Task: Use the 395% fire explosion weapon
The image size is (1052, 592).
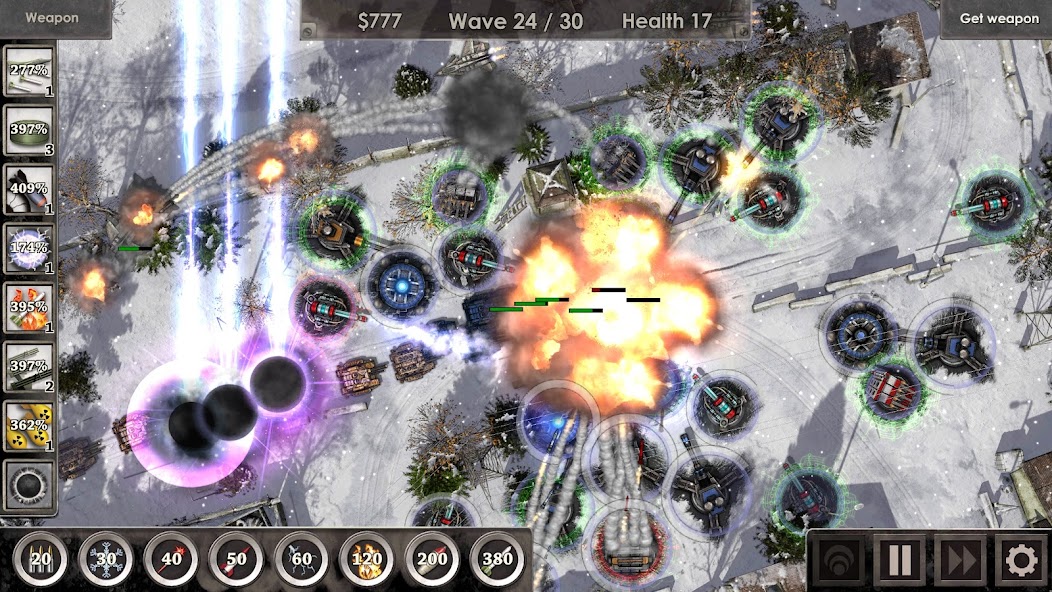Action: tap(29, 307)
